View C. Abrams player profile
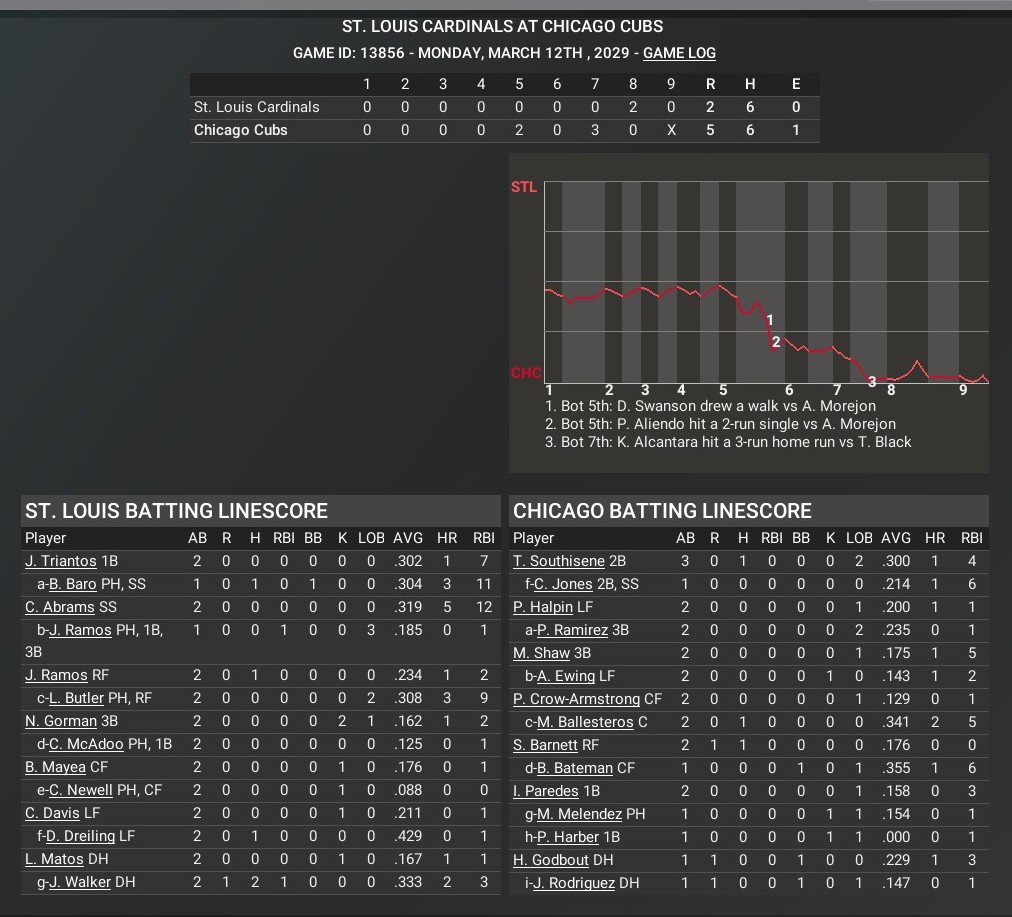1012x917 pixels. coord(60,607)
